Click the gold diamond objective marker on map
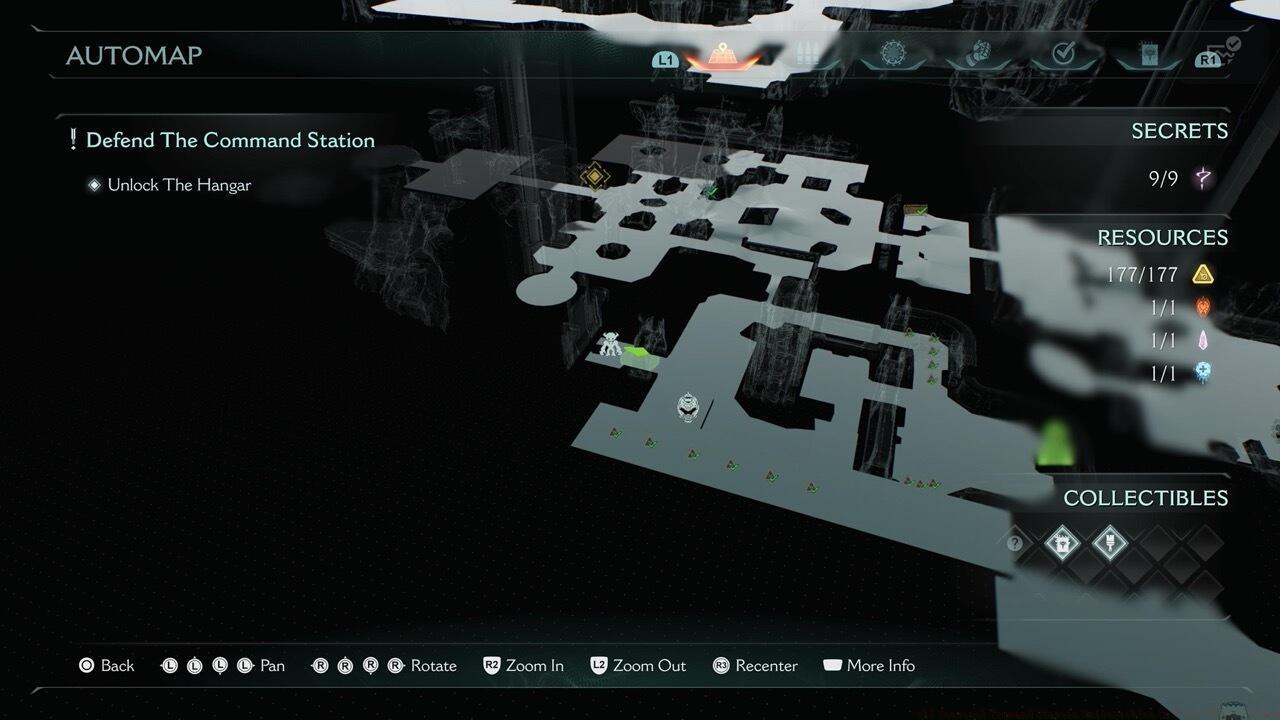Image resolution: width=1280 pixels, height=720 pixels. [594, 177]
